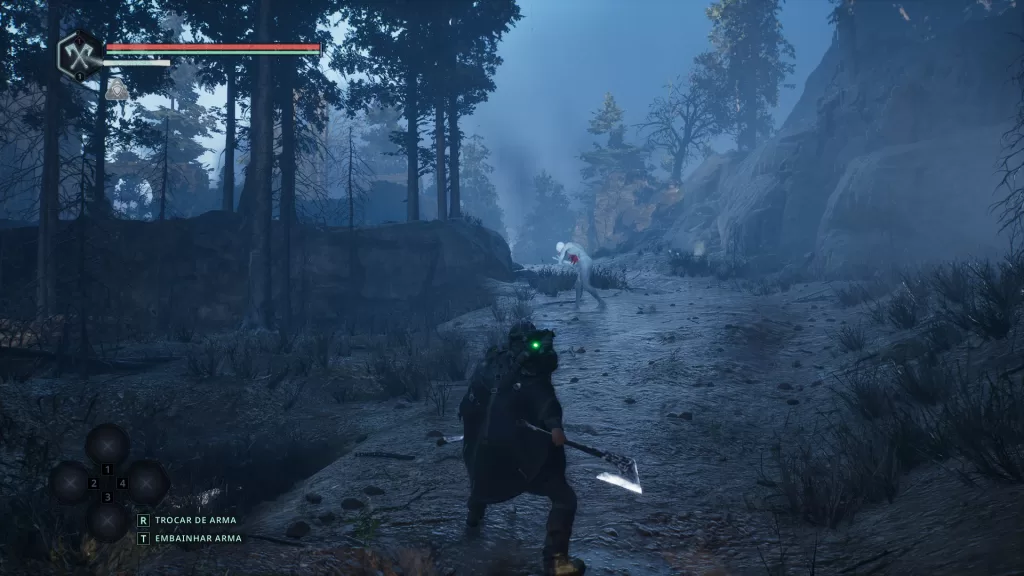Select the hooded status icon below the bars

pos(117,90)
